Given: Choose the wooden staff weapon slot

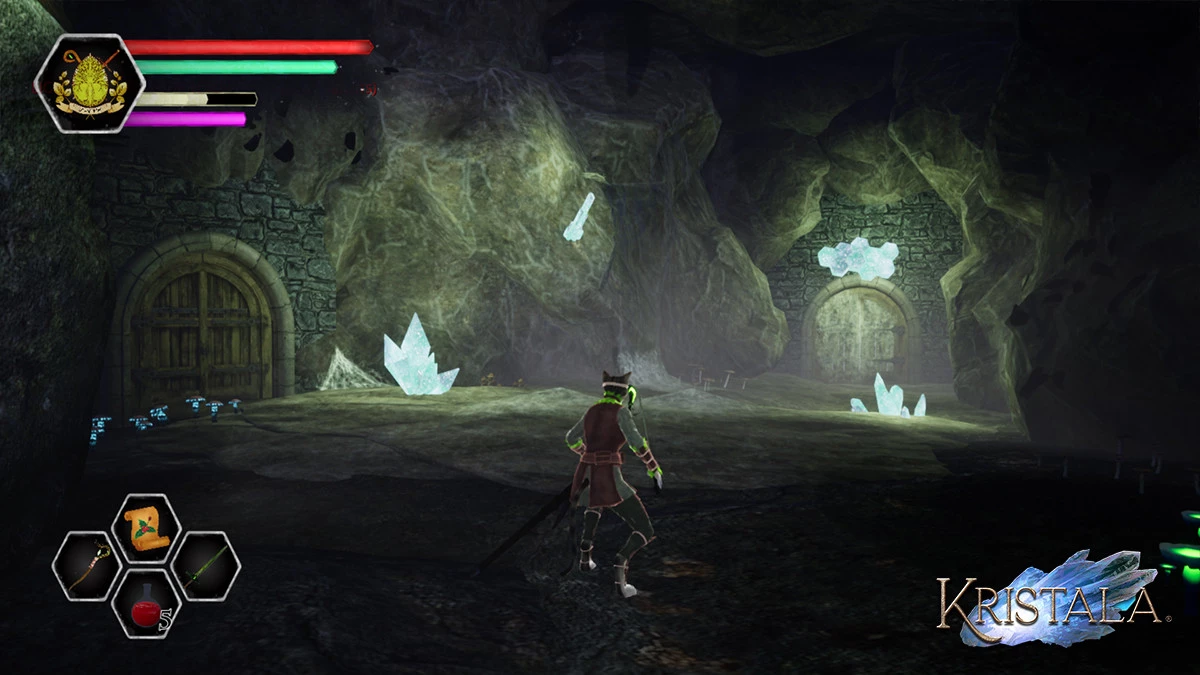Looking at the screenshot, I should click(x=87, y=566).
